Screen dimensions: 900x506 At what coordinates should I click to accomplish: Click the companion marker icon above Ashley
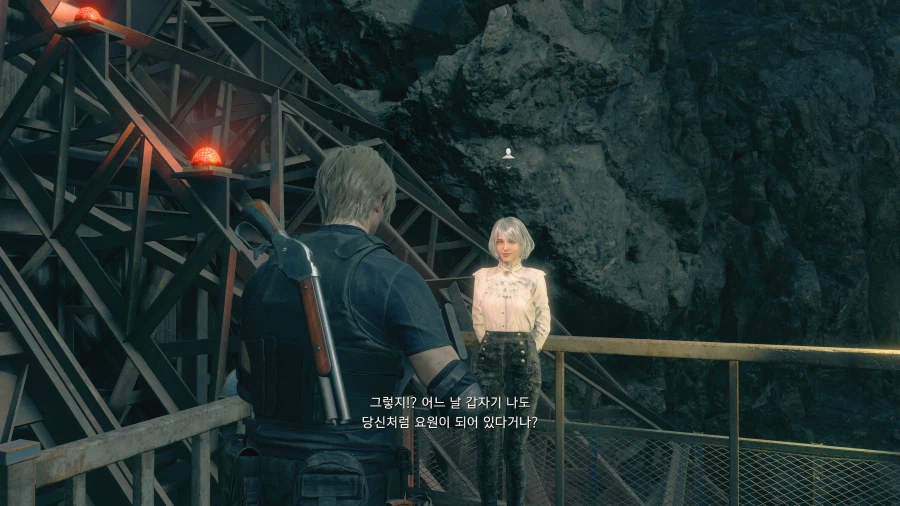(x=509, y=153)
